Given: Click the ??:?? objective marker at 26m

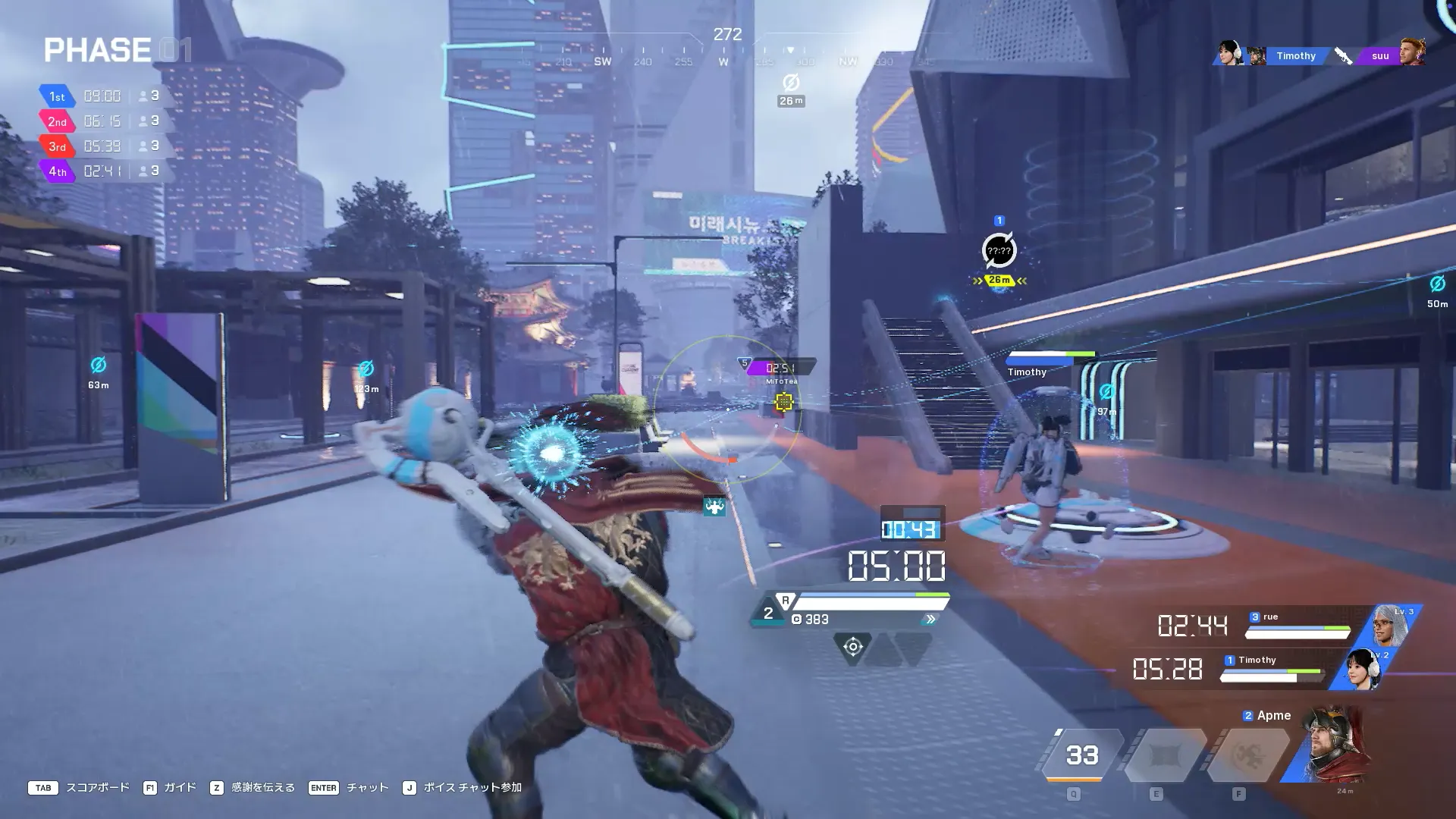Looking at the screenshot, I should click(999, 251).
